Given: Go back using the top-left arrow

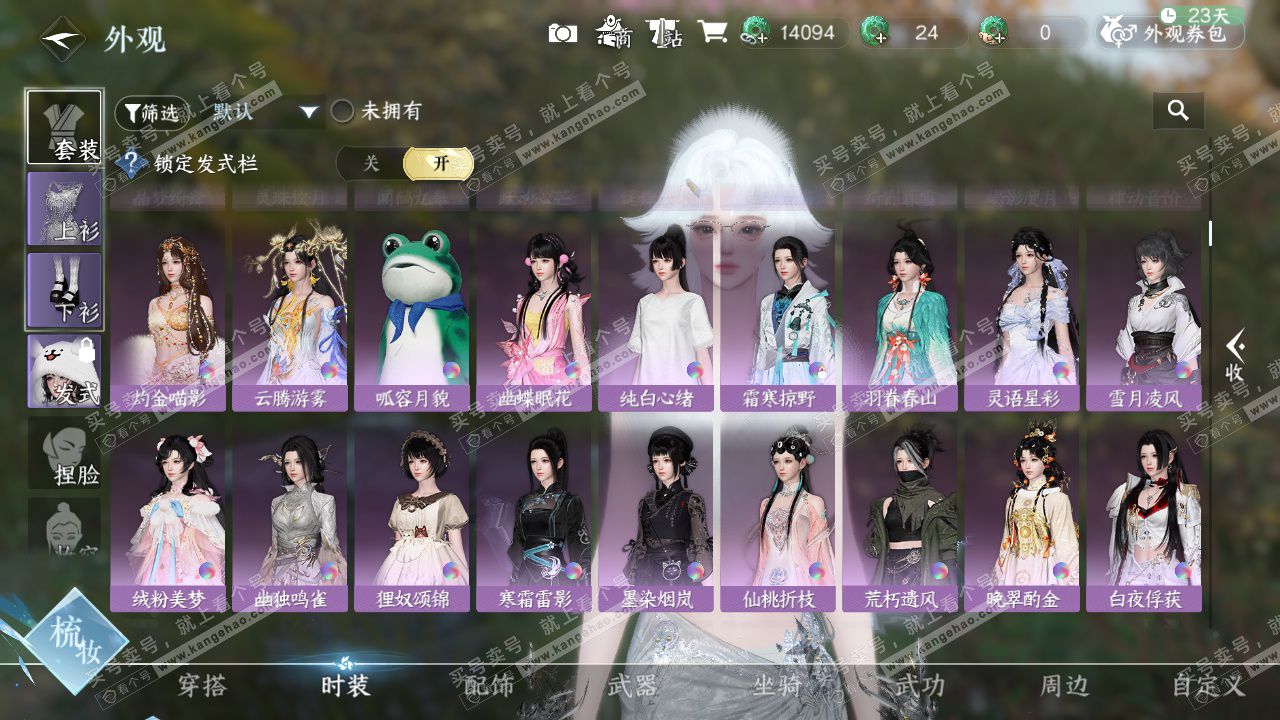Looking at the screenshot, I should click(x=62, y=39).
